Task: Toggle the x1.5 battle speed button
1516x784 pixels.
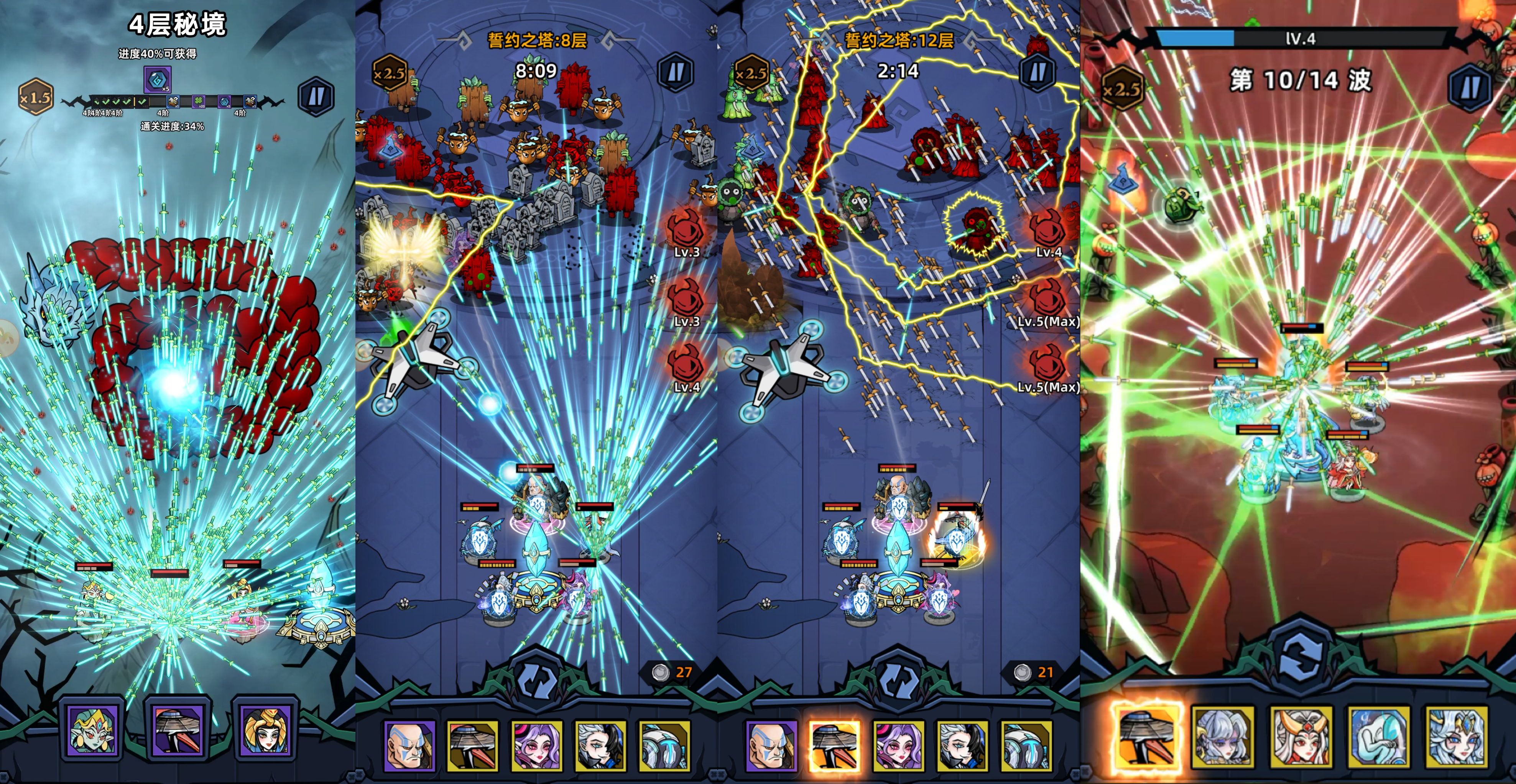Action: (x=35, y=97)
